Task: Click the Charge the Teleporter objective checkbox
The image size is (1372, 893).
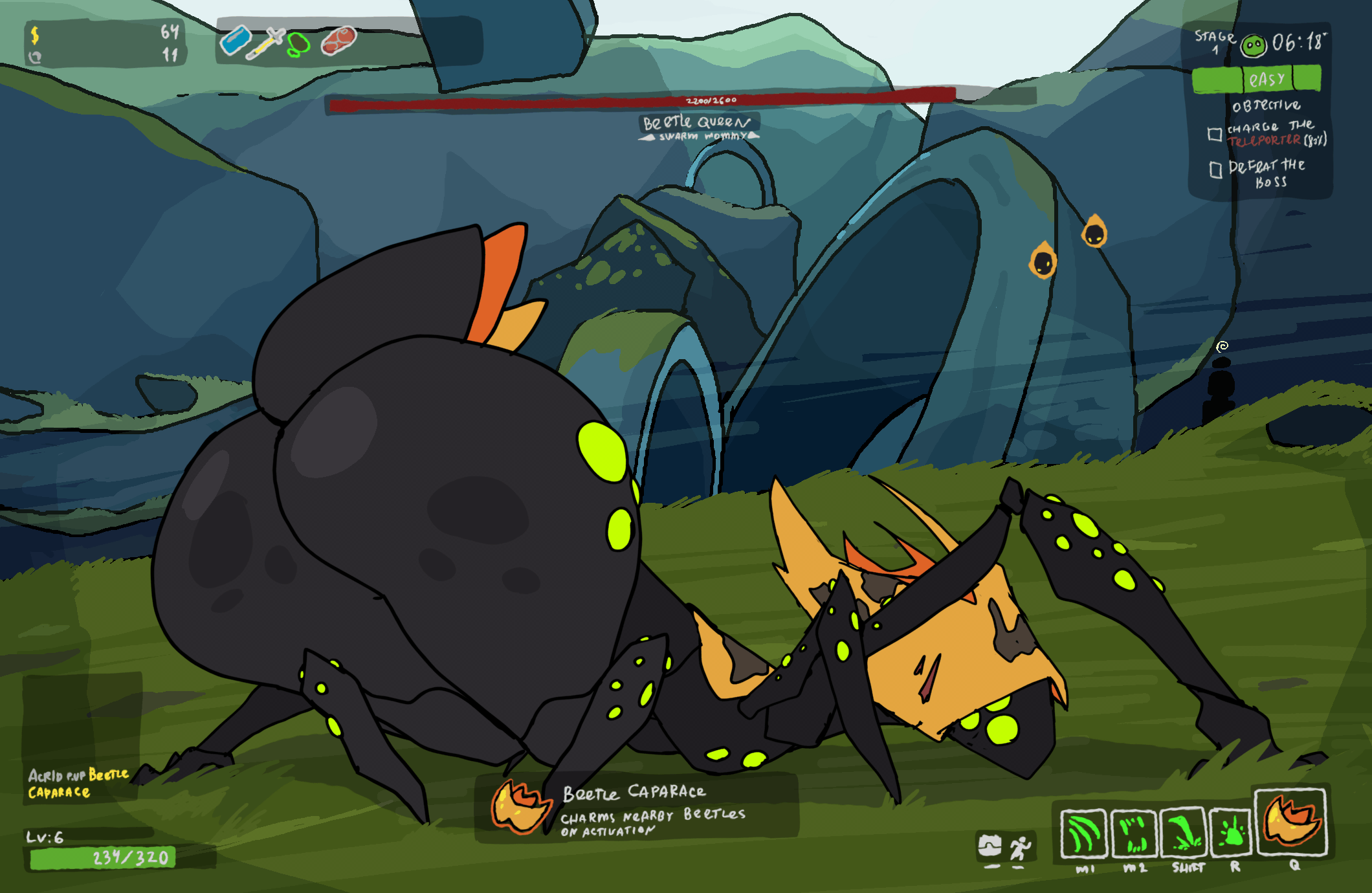Action: [1215, 134]
